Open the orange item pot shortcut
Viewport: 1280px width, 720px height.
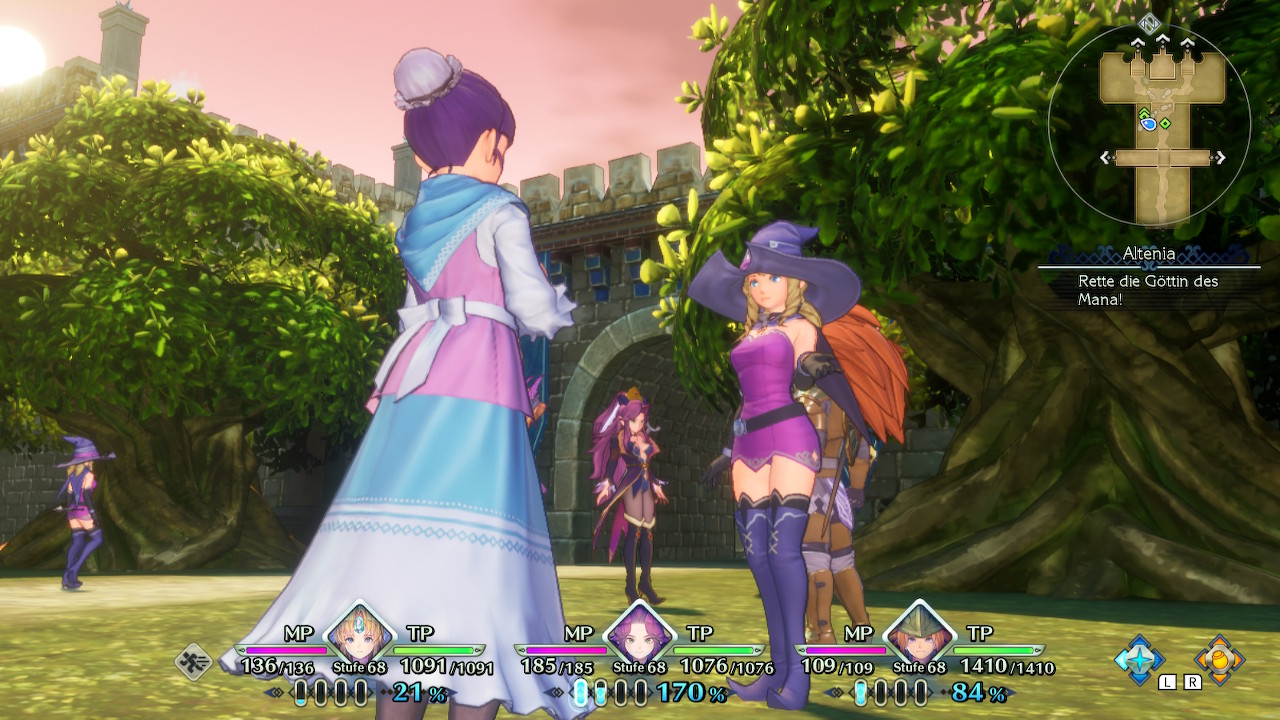coord(1219,658)
